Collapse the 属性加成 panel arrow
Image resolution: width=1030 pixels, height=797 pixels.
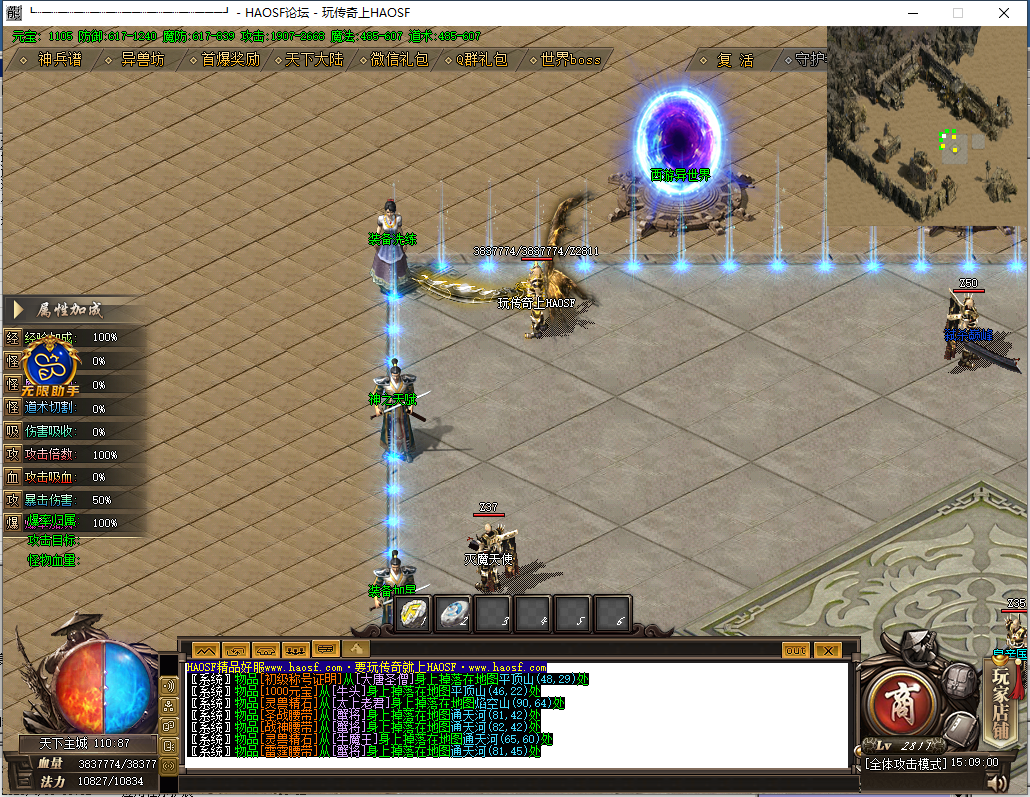[19, 310]
